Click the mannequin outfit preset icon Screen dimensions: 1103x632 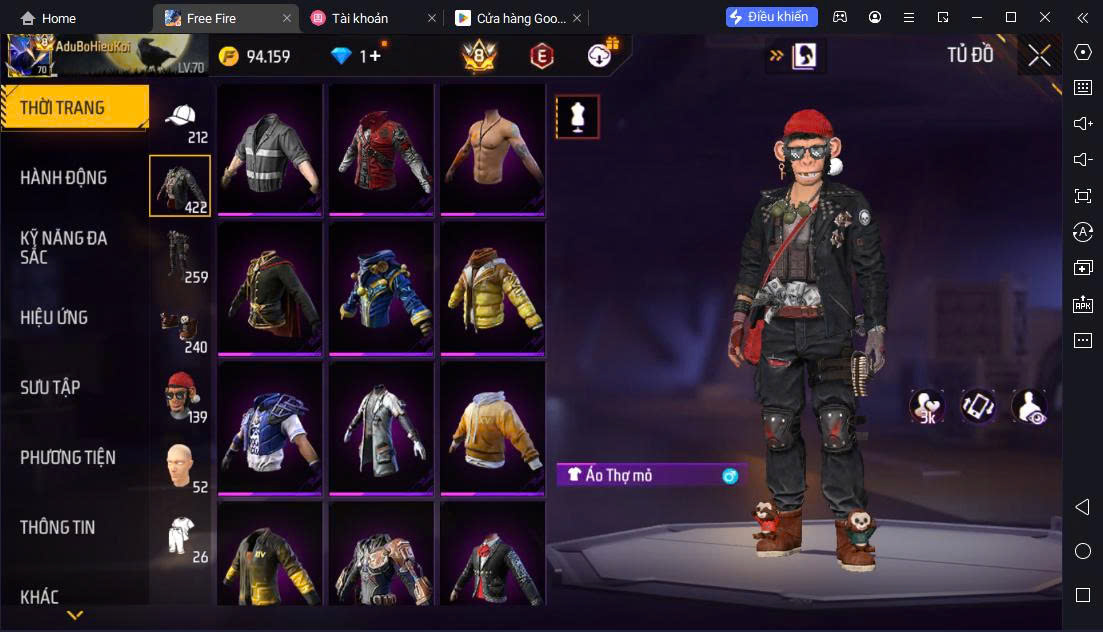tap(577, 117)
